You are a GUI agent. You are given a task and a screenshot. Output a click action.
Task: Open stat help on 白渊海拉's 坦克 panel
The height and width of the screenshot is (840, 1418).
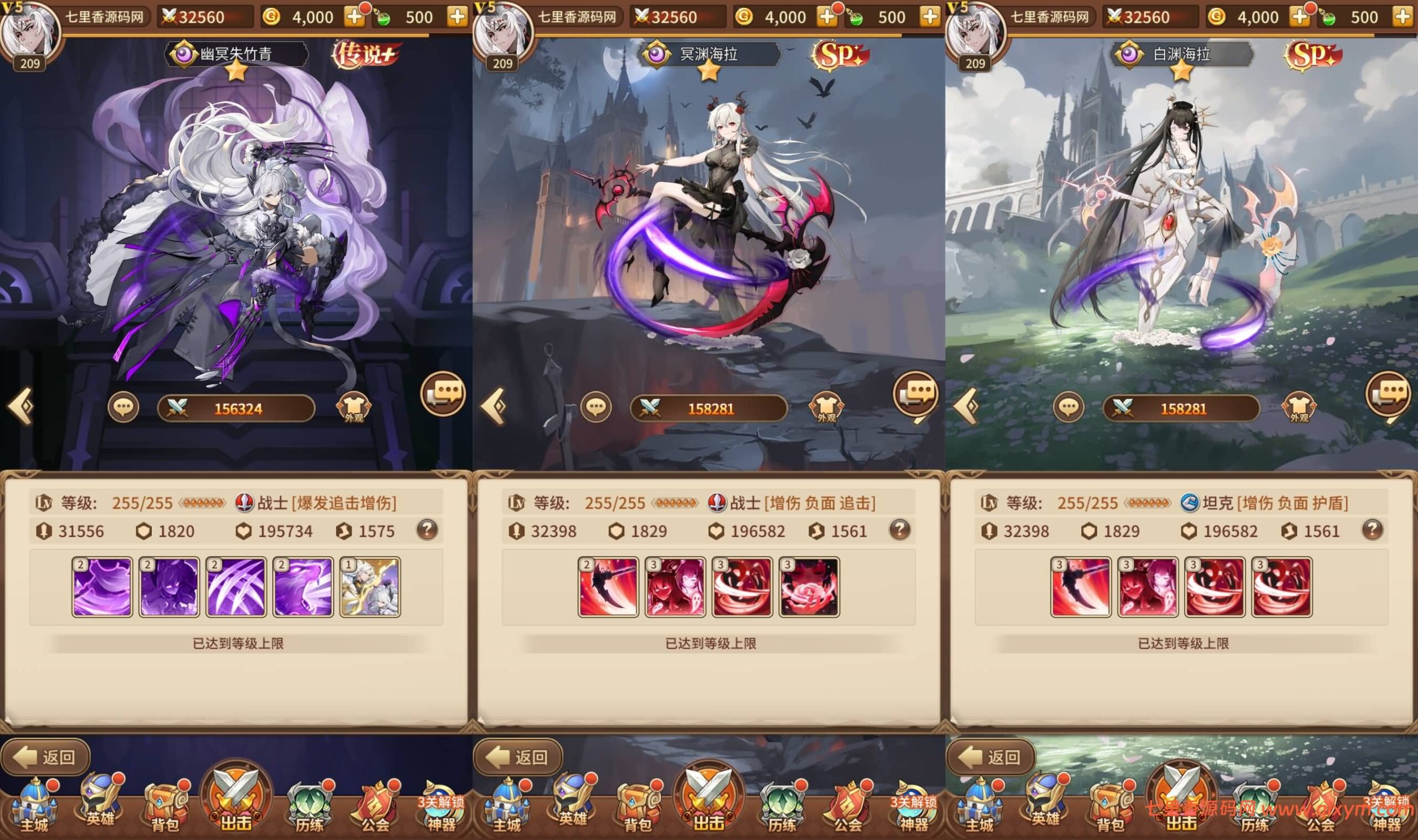pos(1372,530)
